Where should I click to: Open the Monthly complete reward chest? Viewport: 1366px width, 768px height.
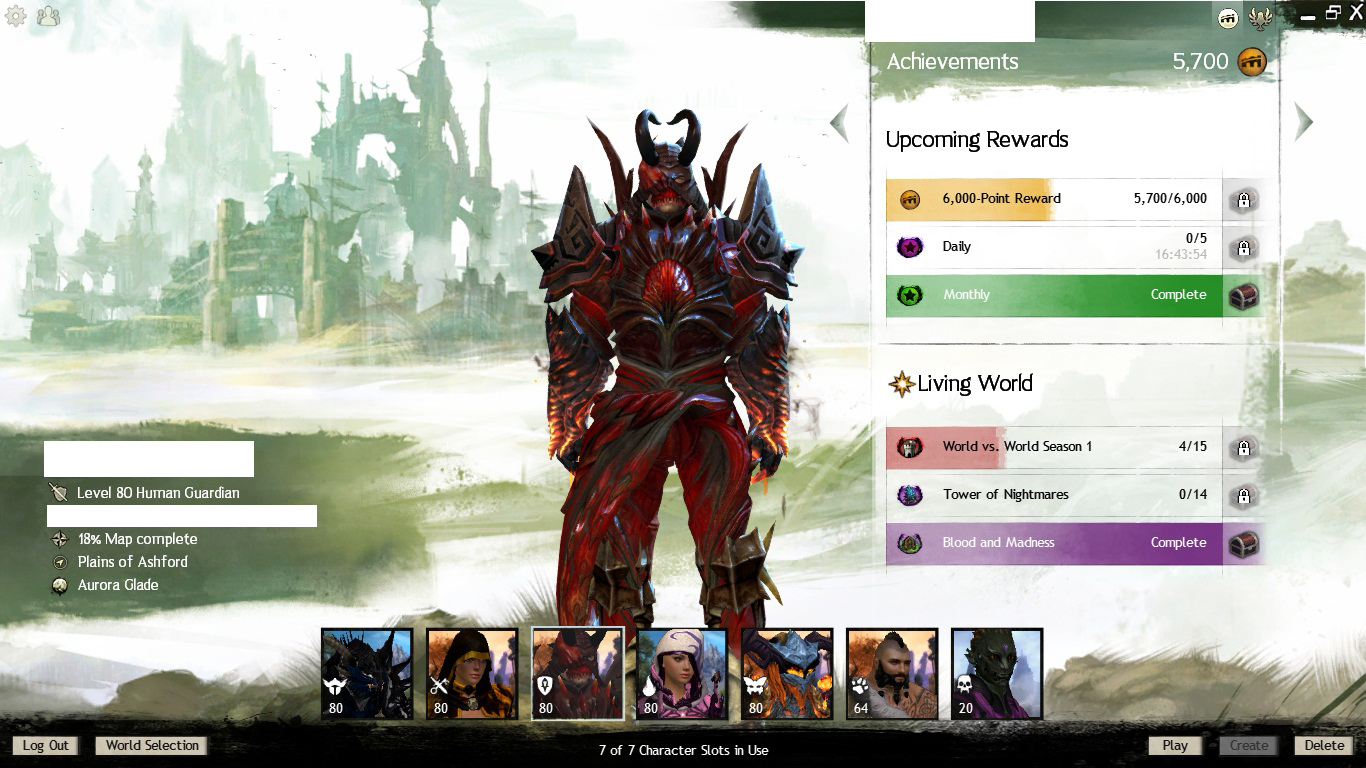[x=1243, y=296]
